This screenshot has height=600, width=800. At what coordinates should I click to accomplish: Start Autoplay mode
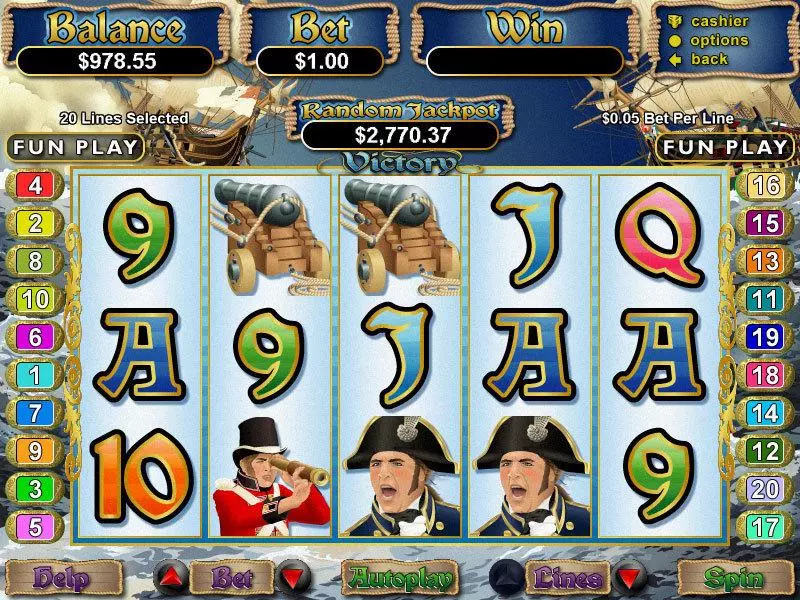399,578
